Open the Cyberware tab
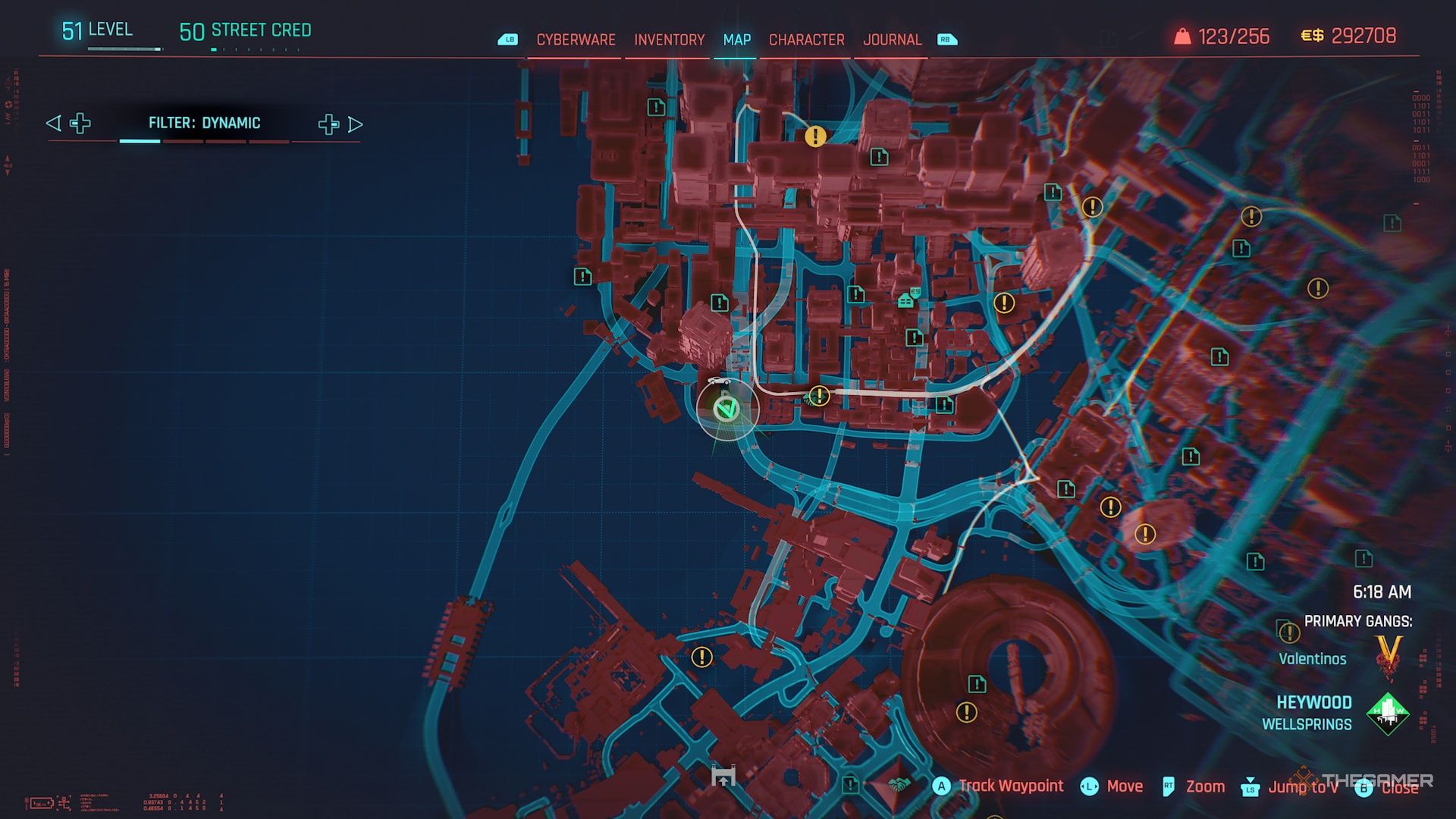The width and height of the screenshot is (1456, 819). [576, 39]
